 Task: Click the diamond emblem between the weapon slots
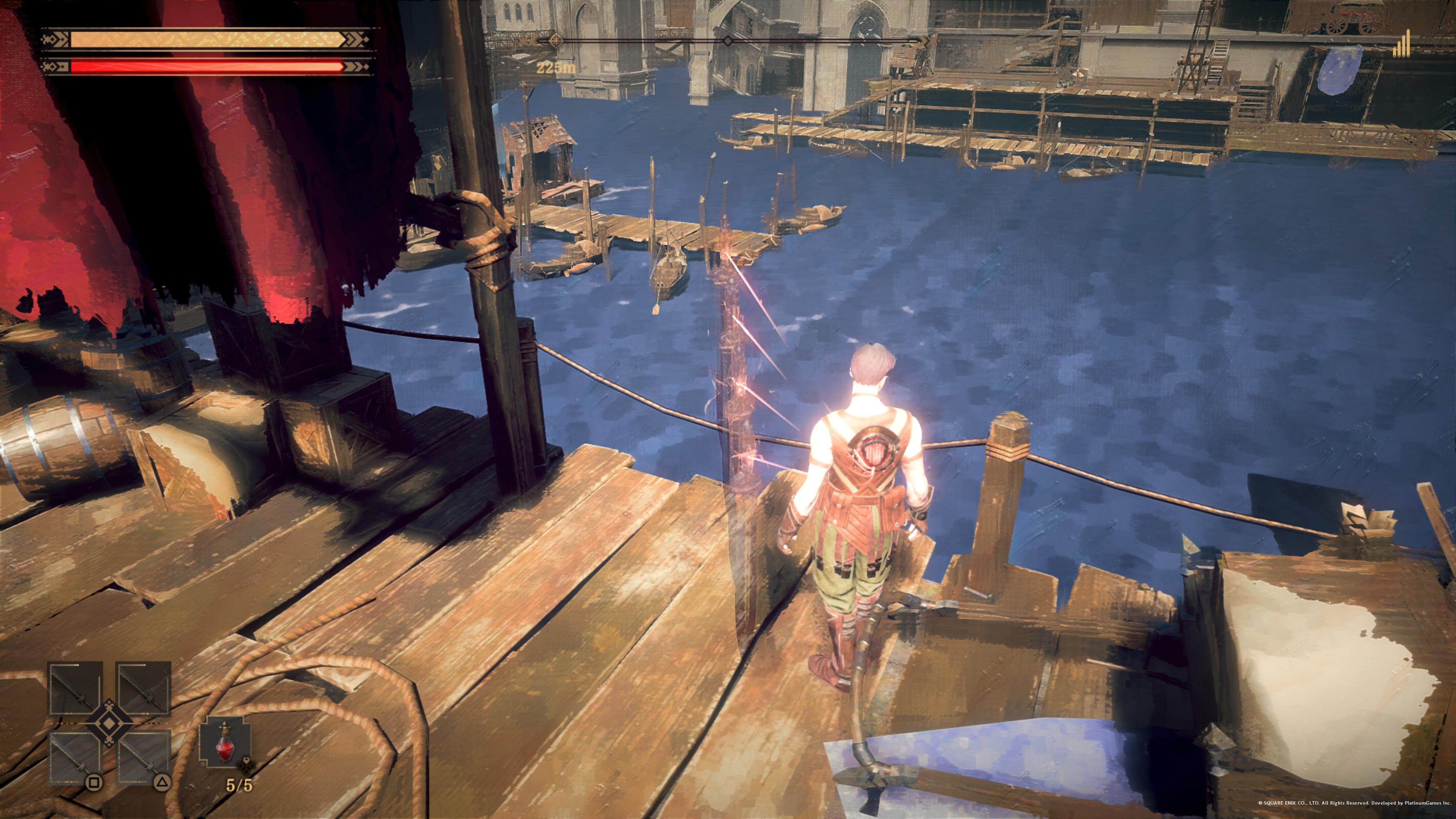pos(108,723)
